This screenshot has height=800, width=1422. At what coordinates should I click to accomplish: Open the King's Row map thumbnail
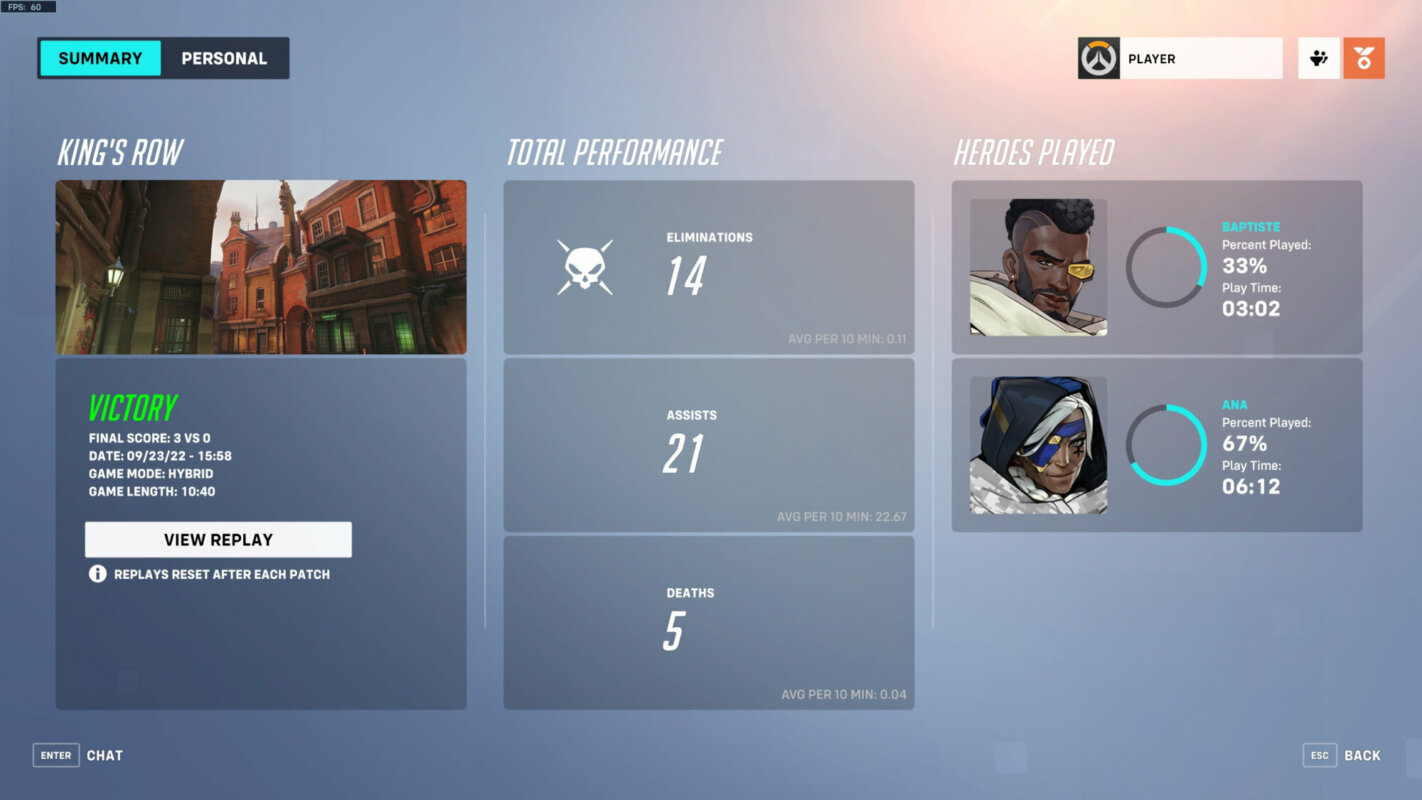(260, 265)
